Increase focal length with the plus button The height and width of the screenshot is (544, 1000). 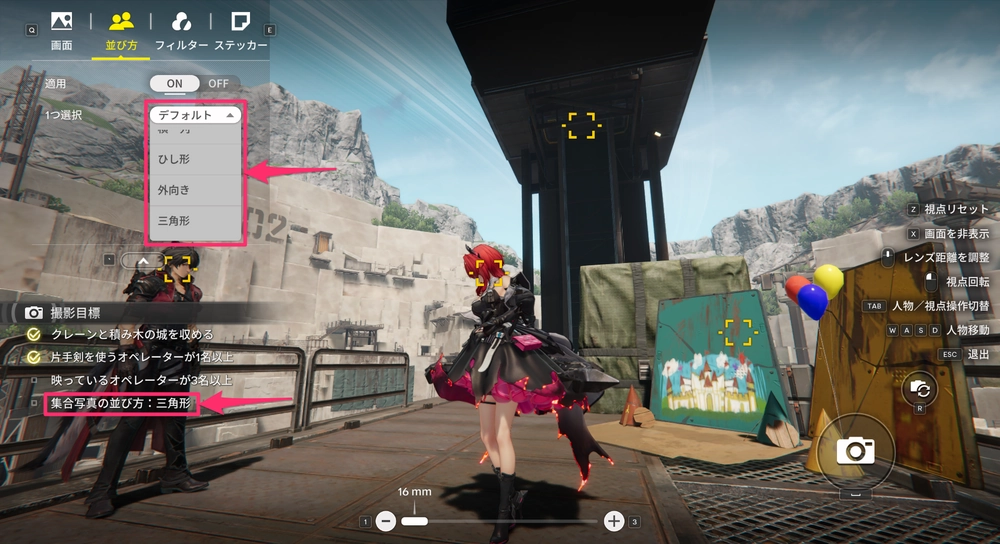click(x=614, y=521)
